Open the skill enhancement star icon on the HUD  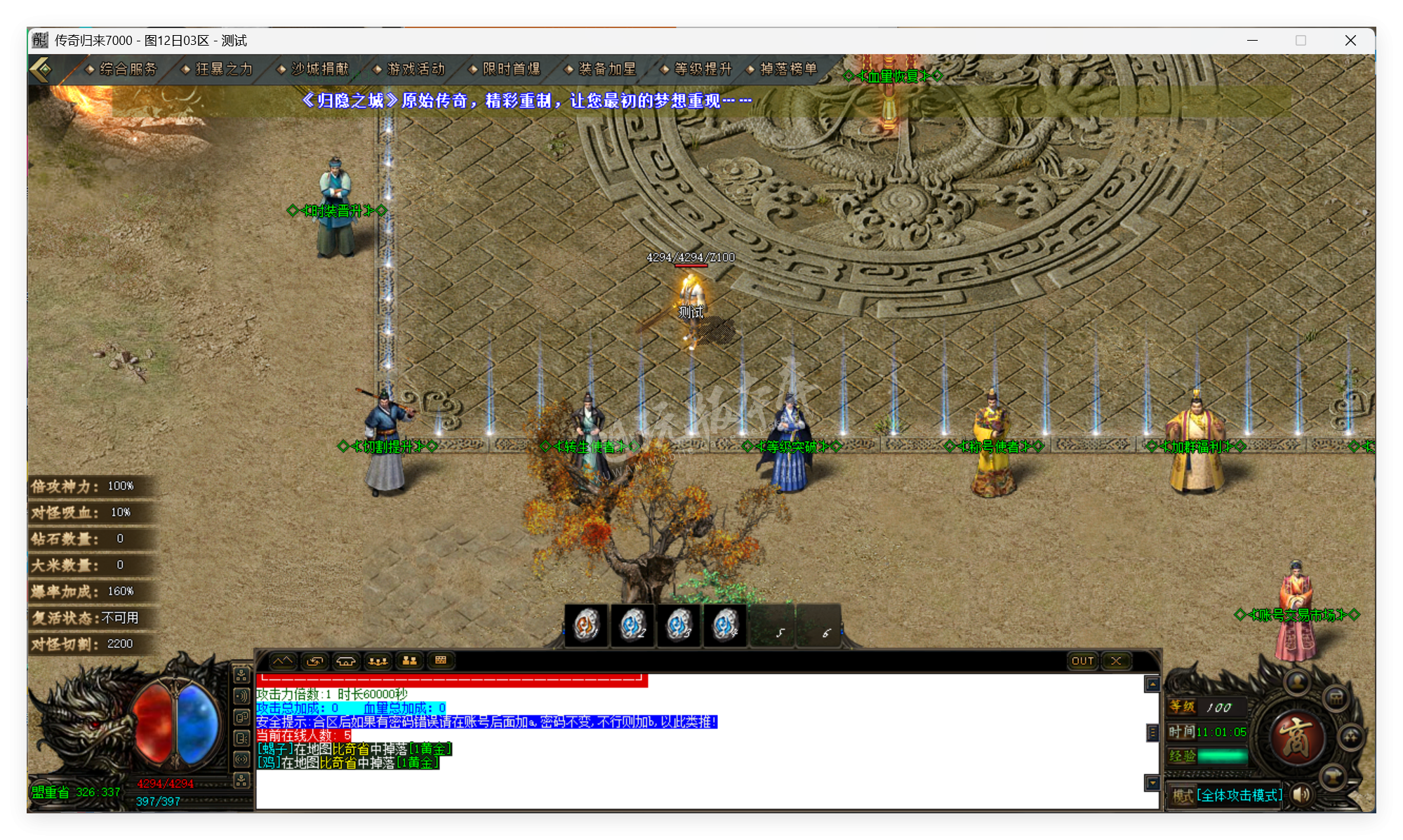[1351, 736]
